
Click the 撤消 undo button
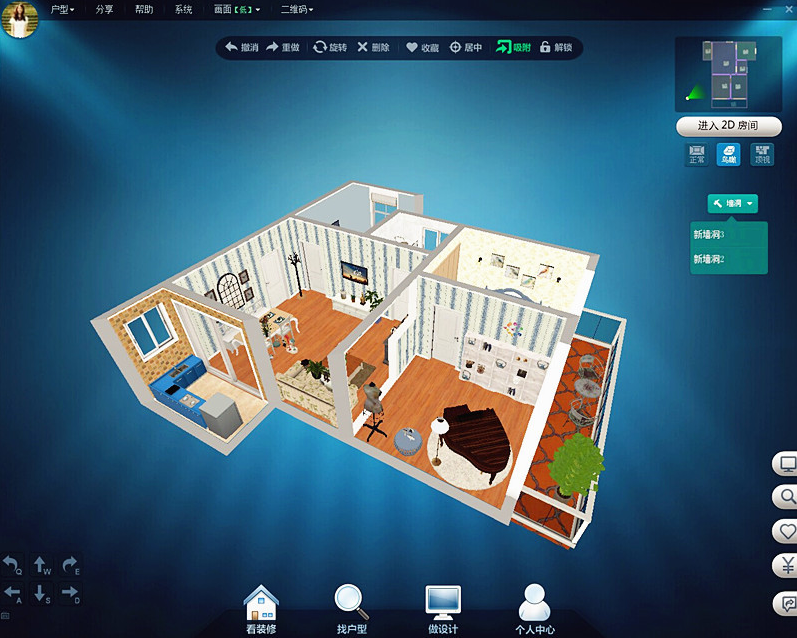241,47
